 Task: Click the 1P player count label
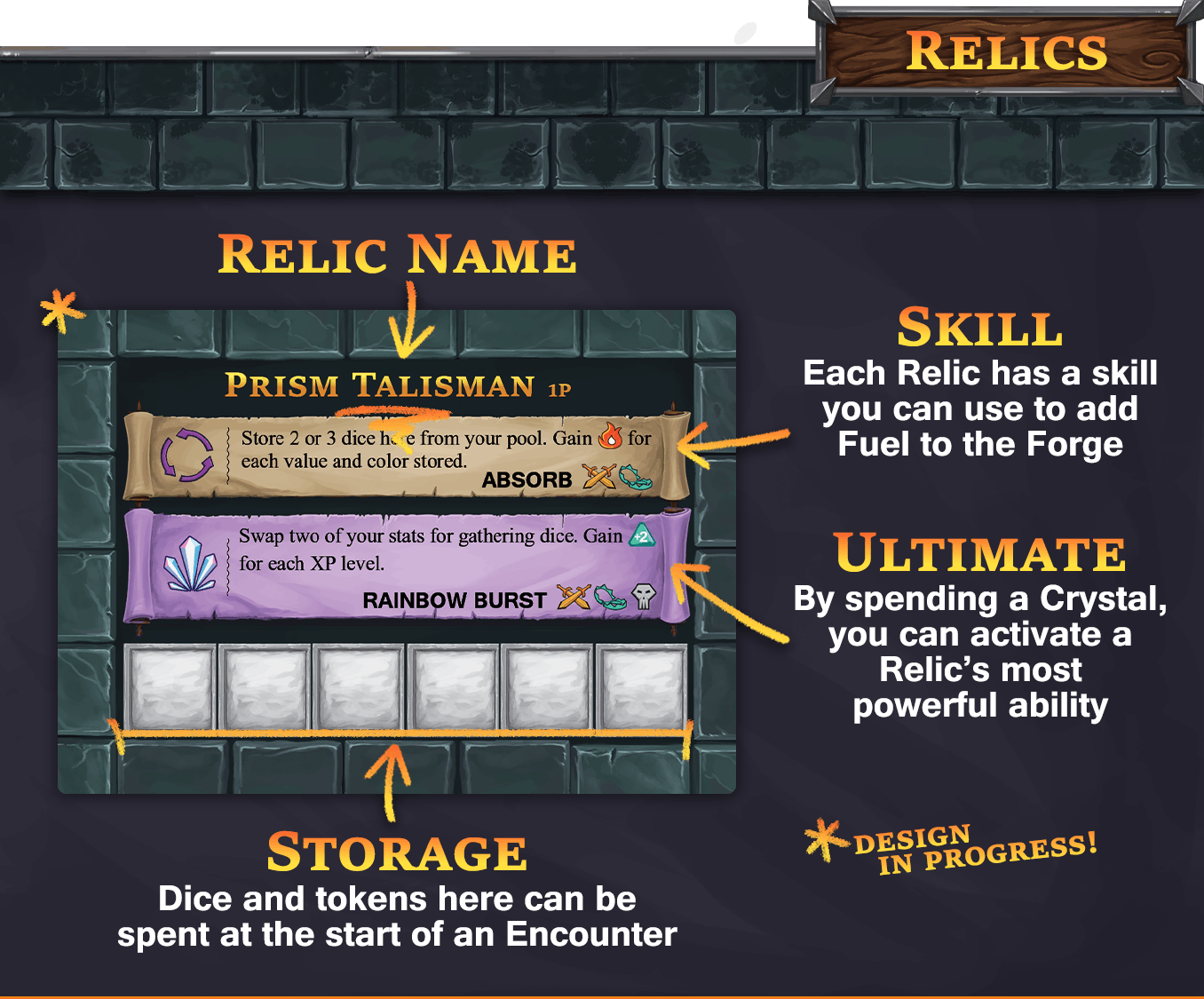pyautogui.click(x=560, y=389)
